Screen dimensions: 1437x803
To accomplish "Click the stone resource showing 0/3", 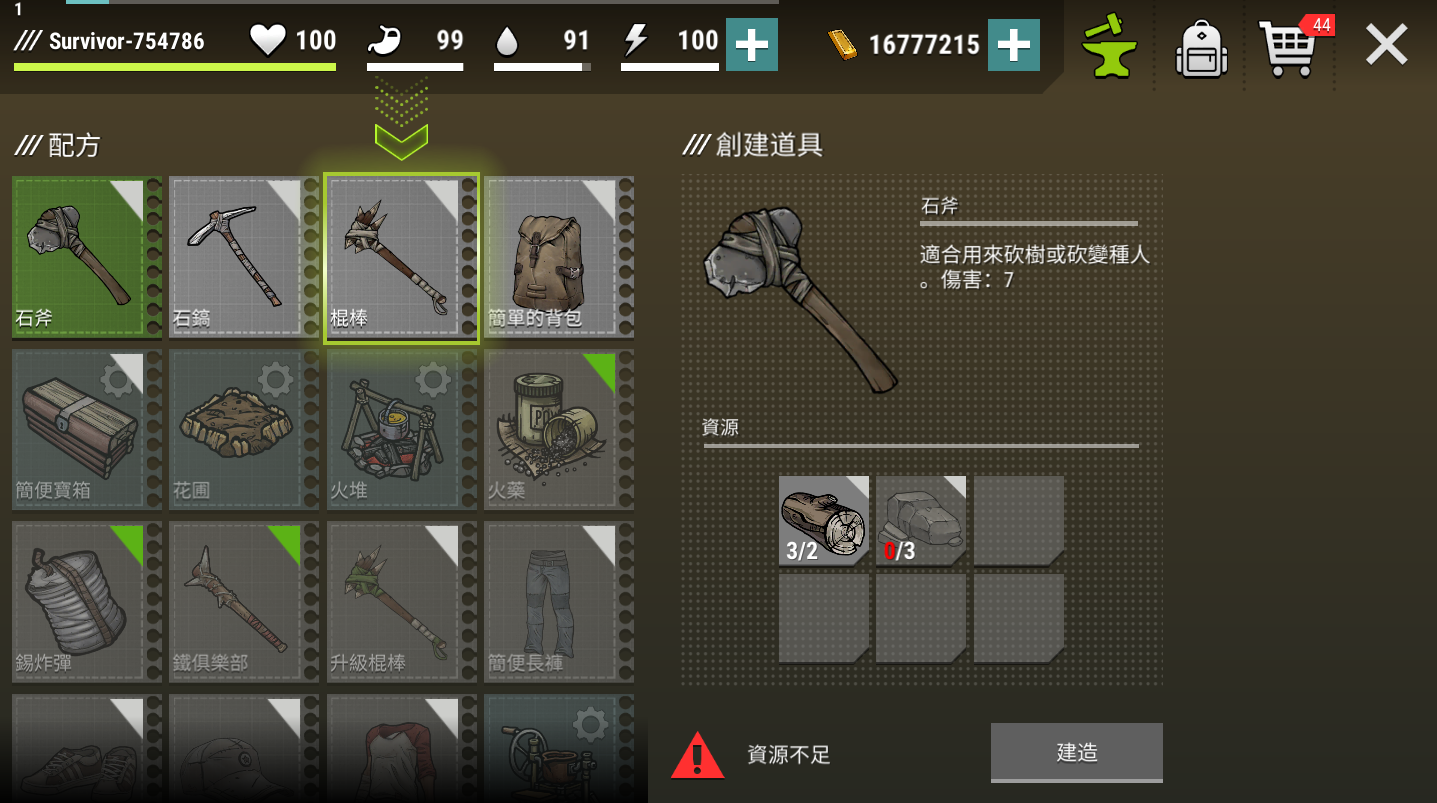I will [x=919, y=519].
